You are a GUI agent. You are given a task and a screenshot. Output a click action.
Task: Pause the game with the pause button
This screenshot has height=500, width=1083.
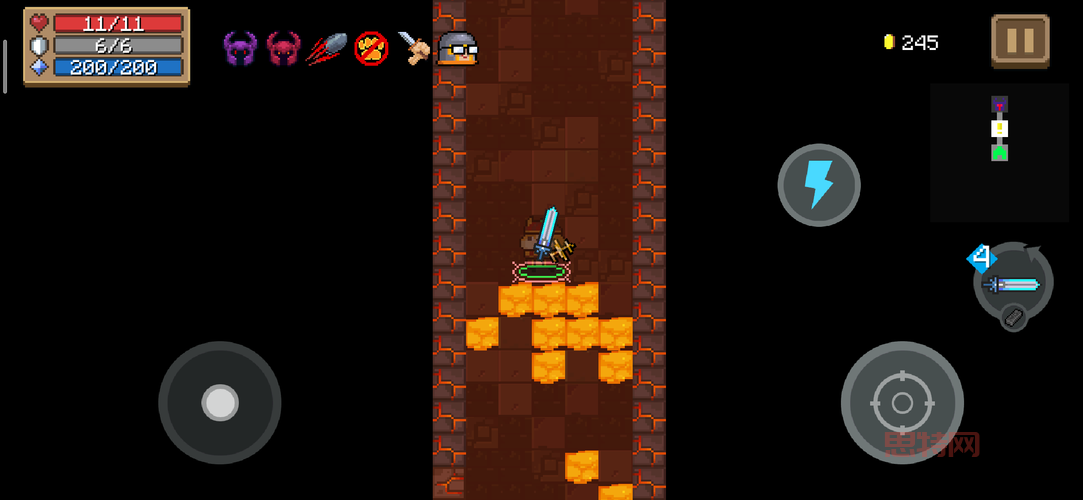(1020, 41)
